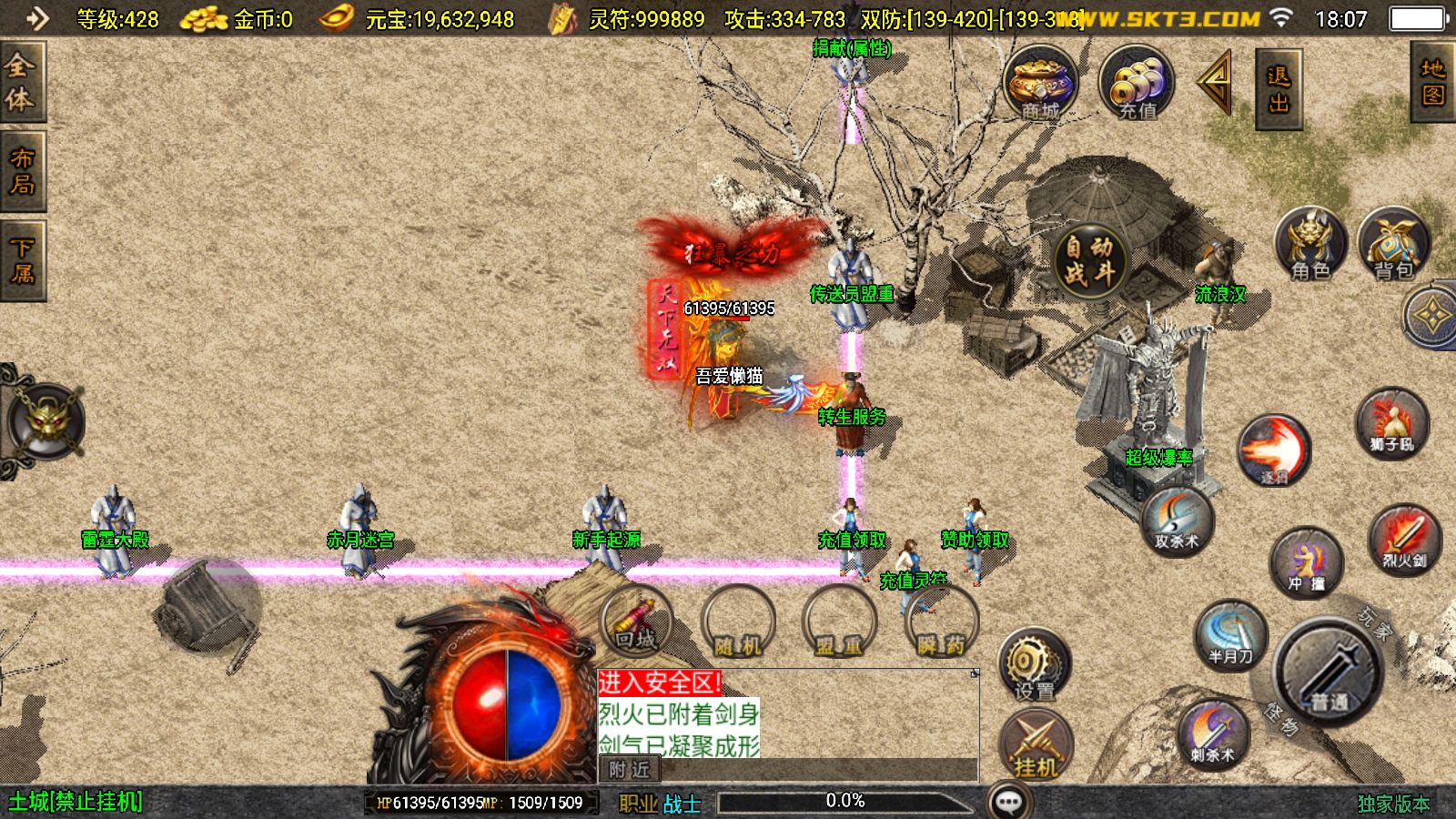Open the 地图 map
1456x819 pixels.
1432,83
